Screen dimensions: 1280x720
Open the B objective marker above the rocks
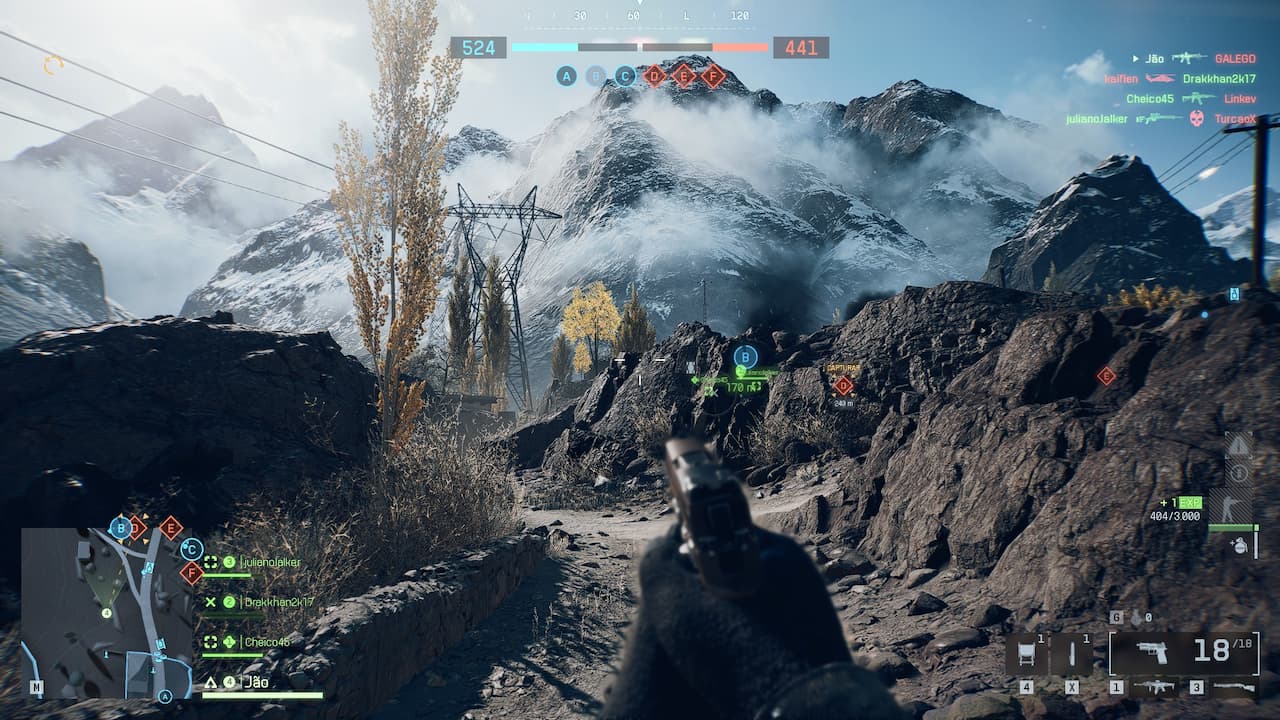pyautogui.click(x=745, y=354)
